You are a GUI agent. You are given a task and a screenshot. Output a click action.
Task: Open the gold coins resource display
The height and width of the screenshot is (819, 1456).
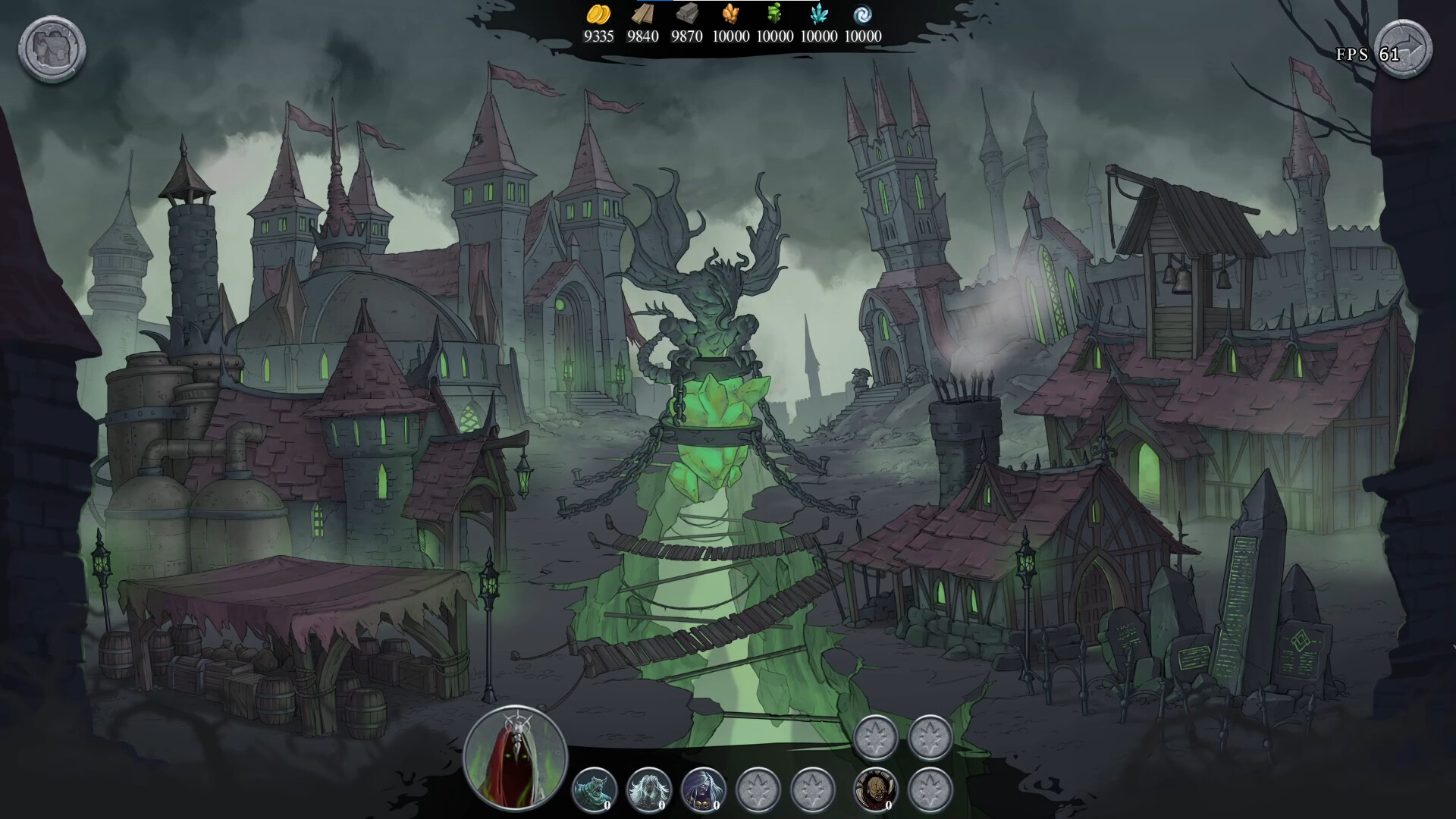click(x=599, y=15)
